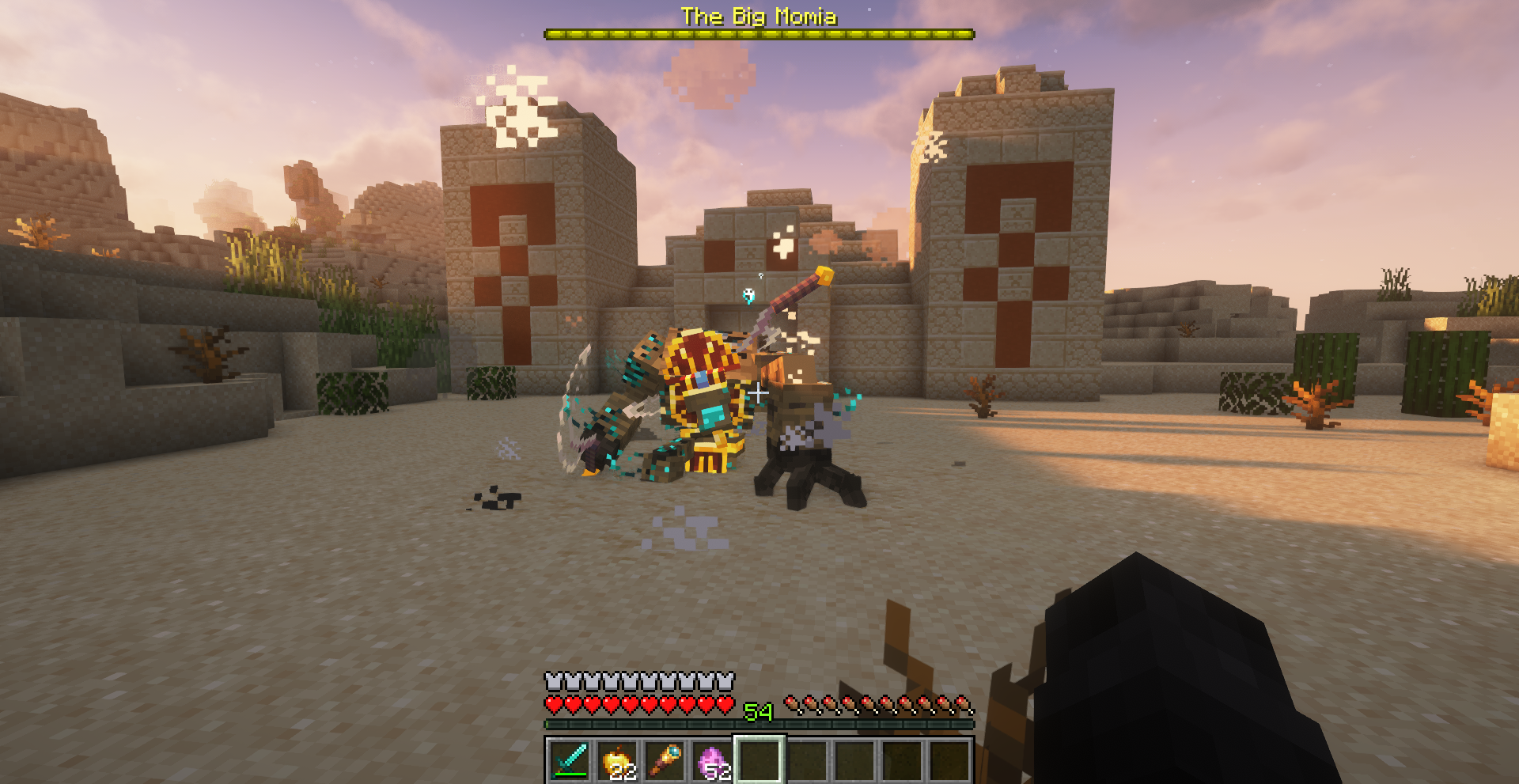Click the rightmost empty hotbar slot

click(948, 761)
